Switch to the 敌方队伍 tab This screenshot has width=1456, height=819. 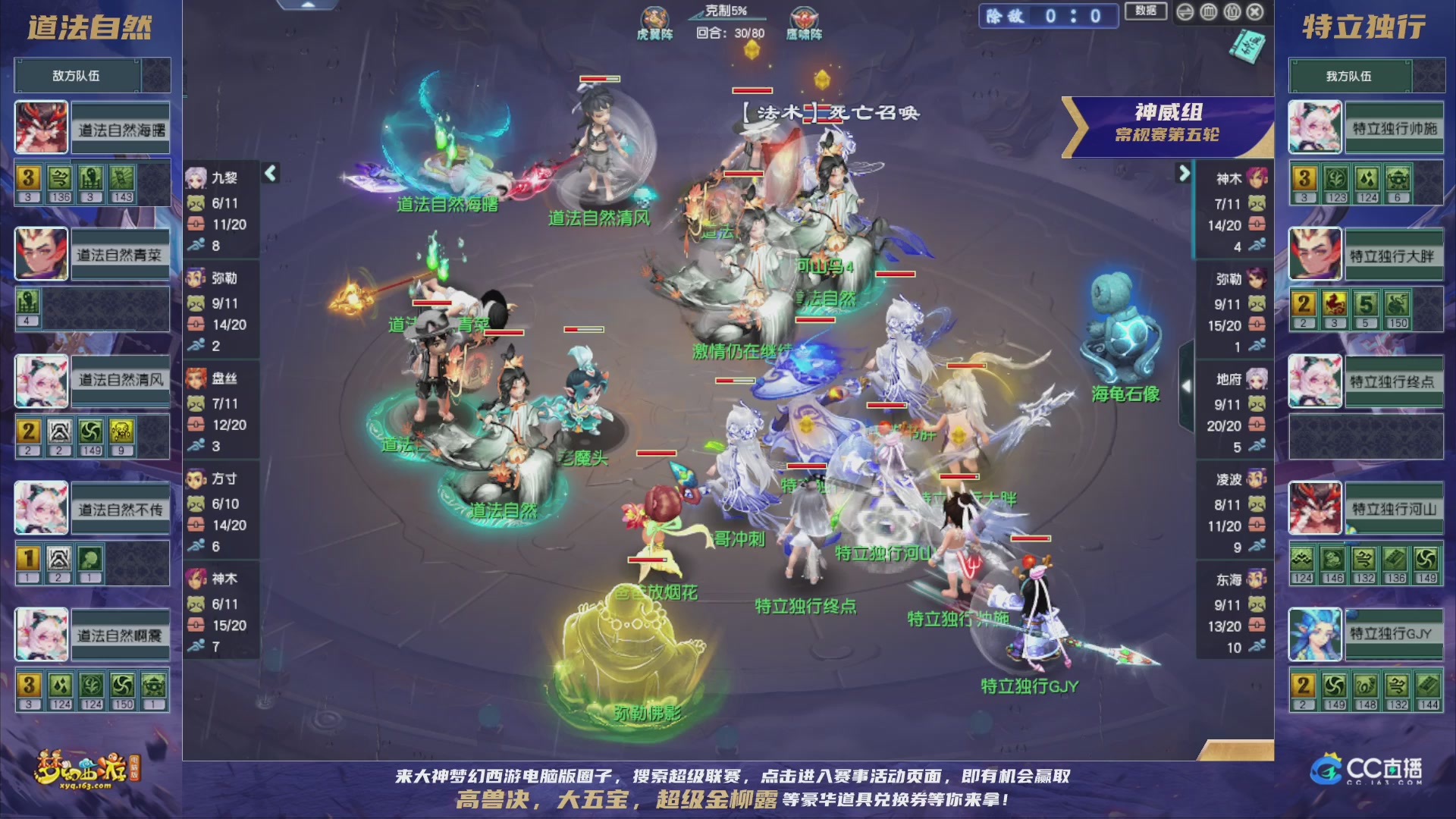pos(74,75)
